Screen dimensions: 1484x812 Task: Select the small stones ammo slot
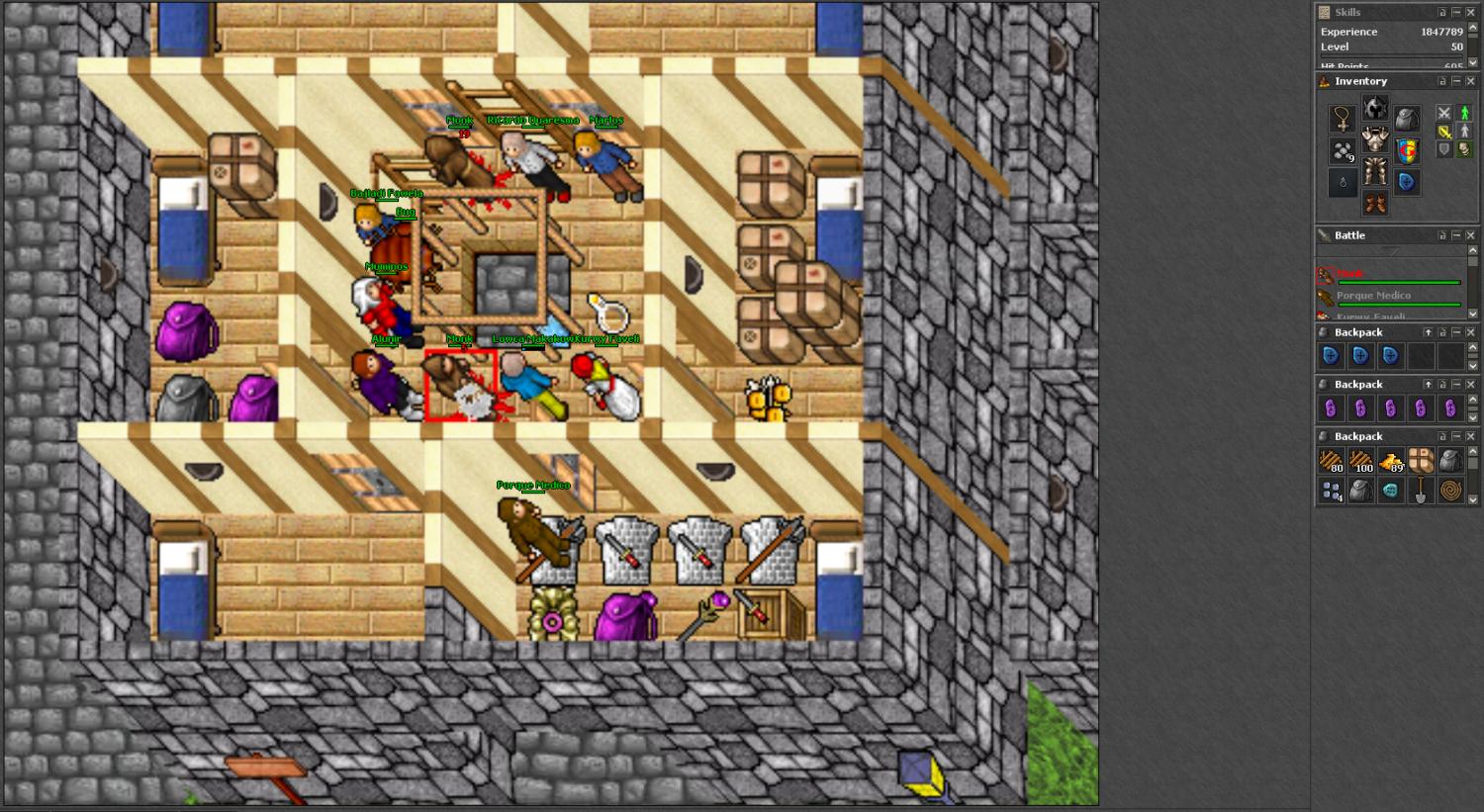coord(1343,151)
